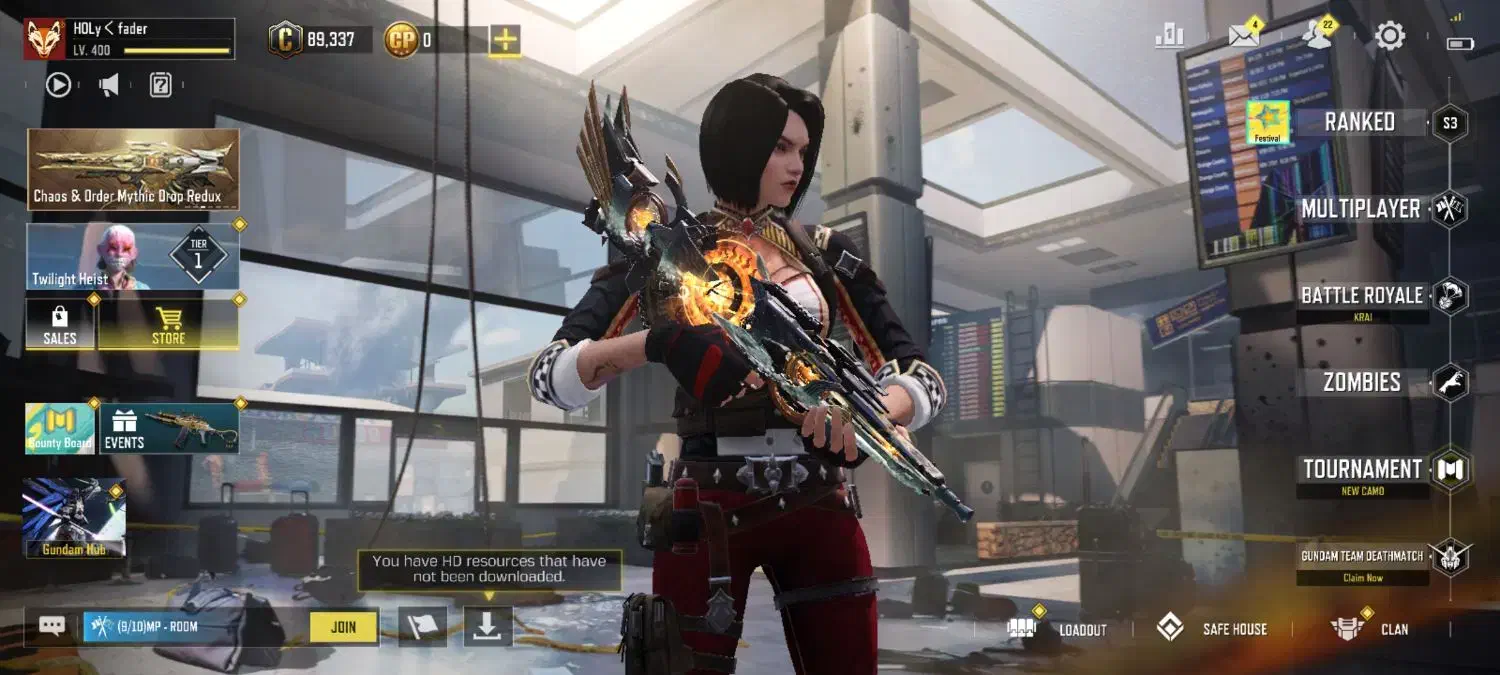Choose the Battle Royale mode
This screenshot has height=675, width=1500.
coord(1361,296)
